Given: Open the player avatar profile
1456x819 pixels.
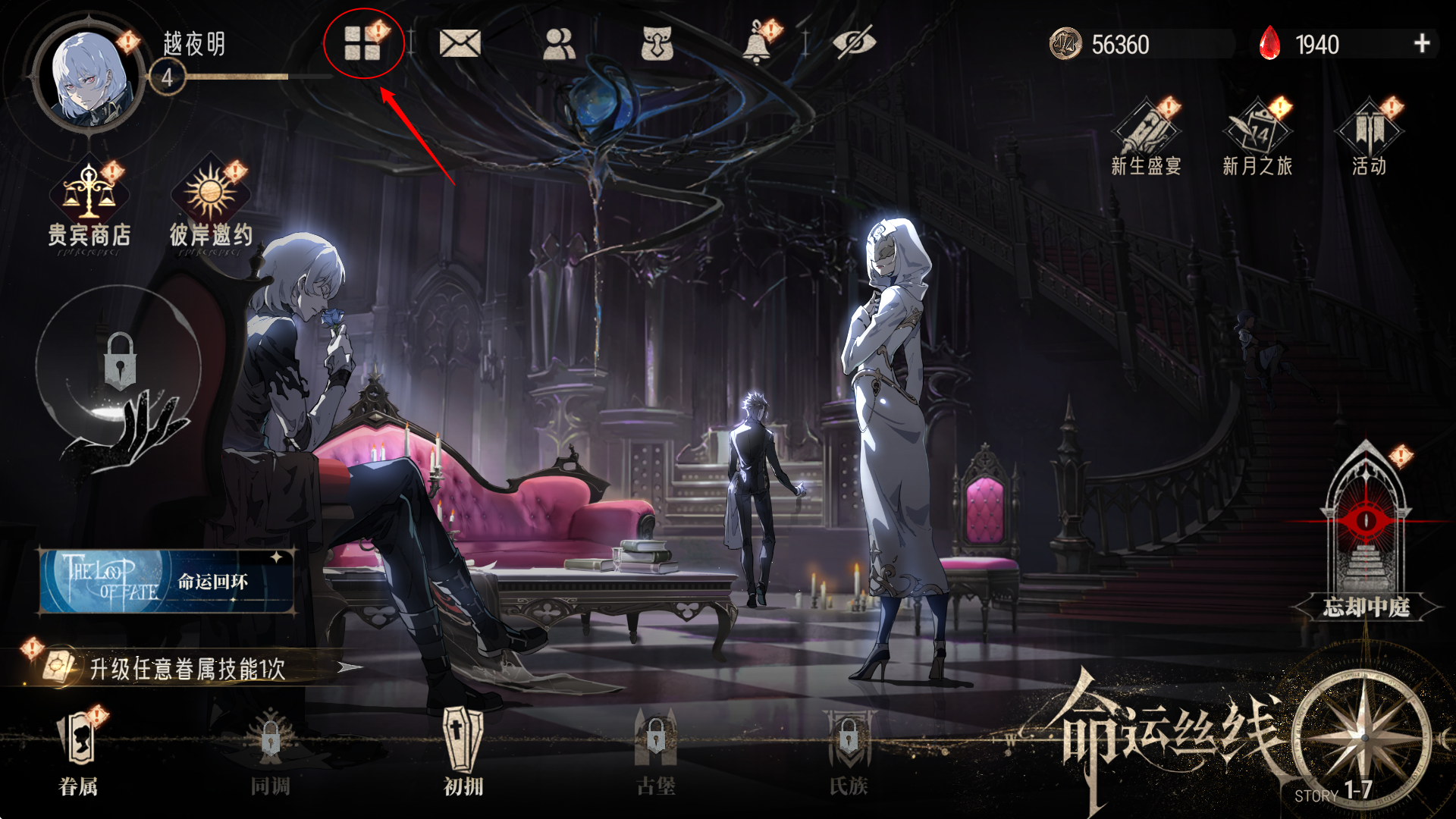Looking at the screenshot, I should point(89,77).
